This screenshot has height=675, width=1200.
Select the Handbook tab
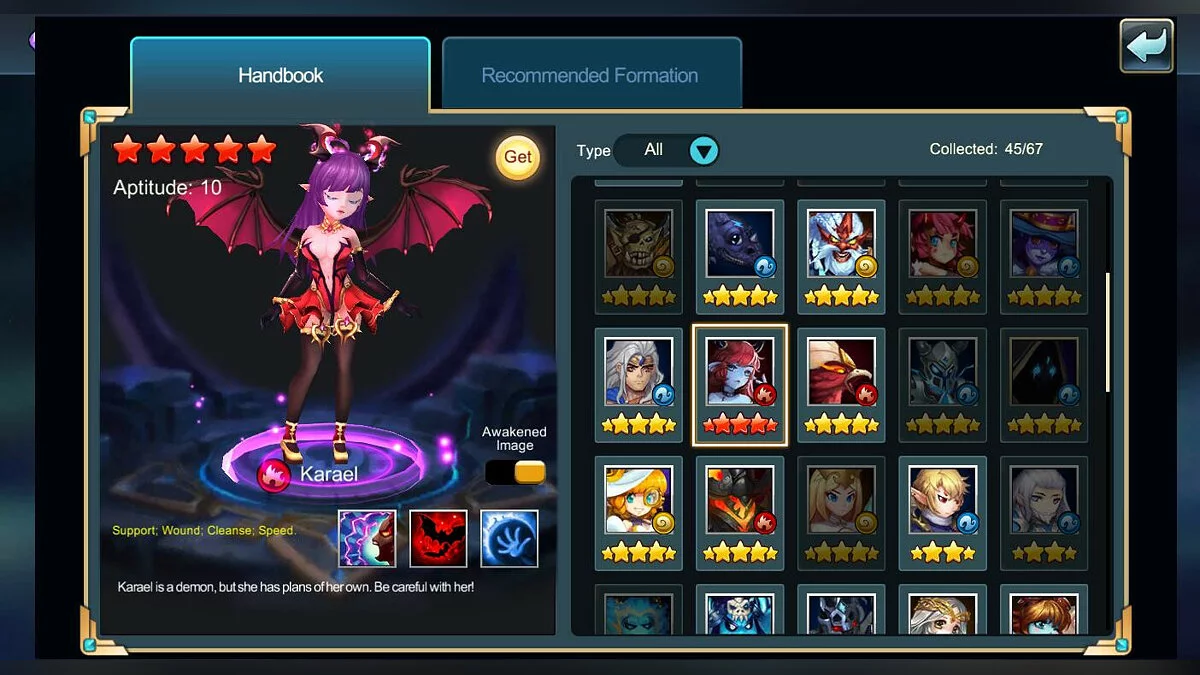(280, 75)
